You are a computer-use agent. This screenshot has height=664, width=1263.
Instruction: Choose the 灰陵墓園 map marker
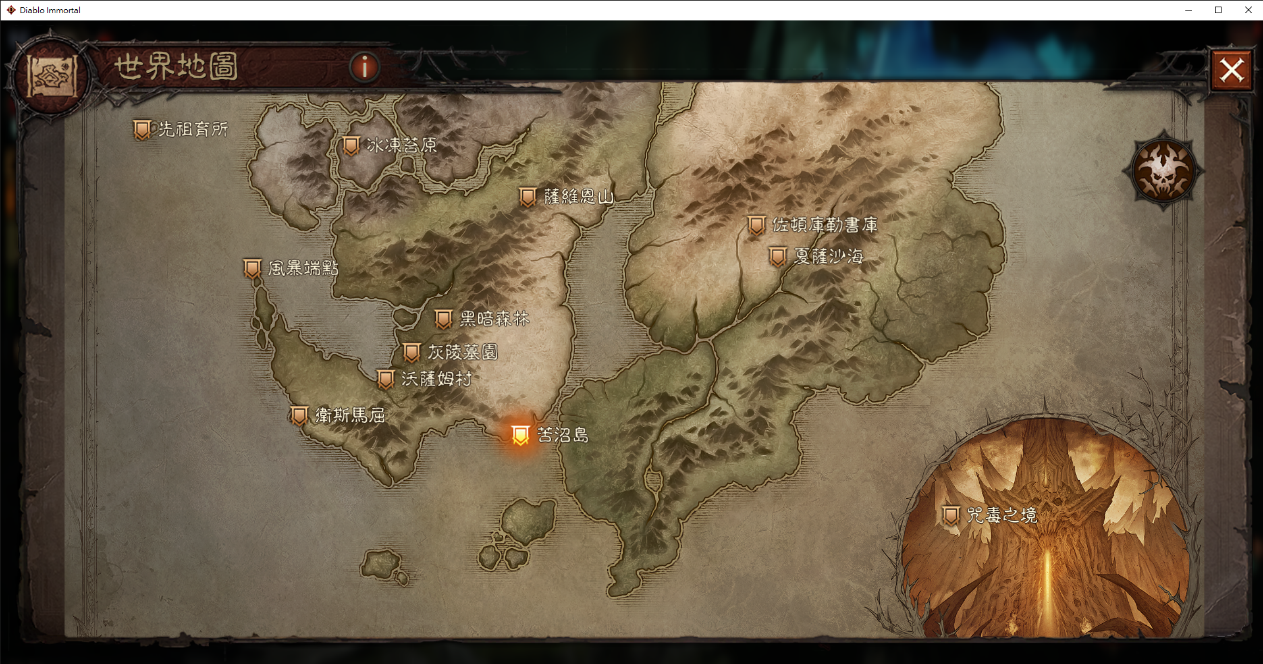tap(411, 352)
